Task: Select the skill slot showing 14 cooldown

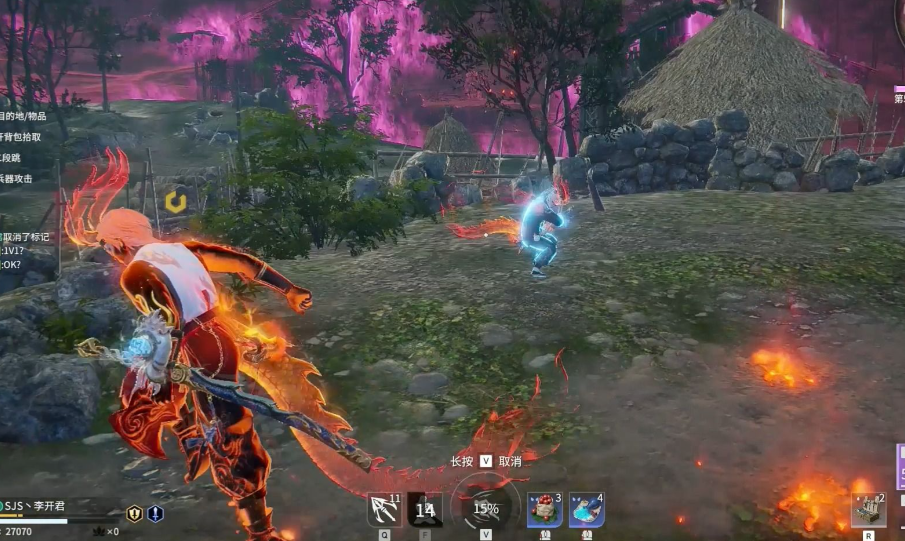Action: pos(425,510)
